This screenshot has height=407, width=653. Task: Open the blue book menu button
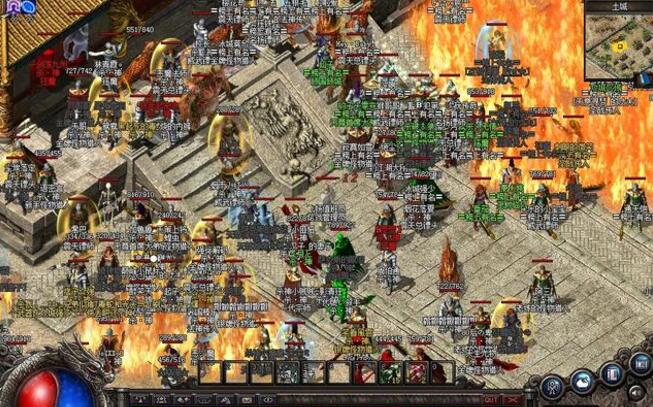[x=611, y=374]
